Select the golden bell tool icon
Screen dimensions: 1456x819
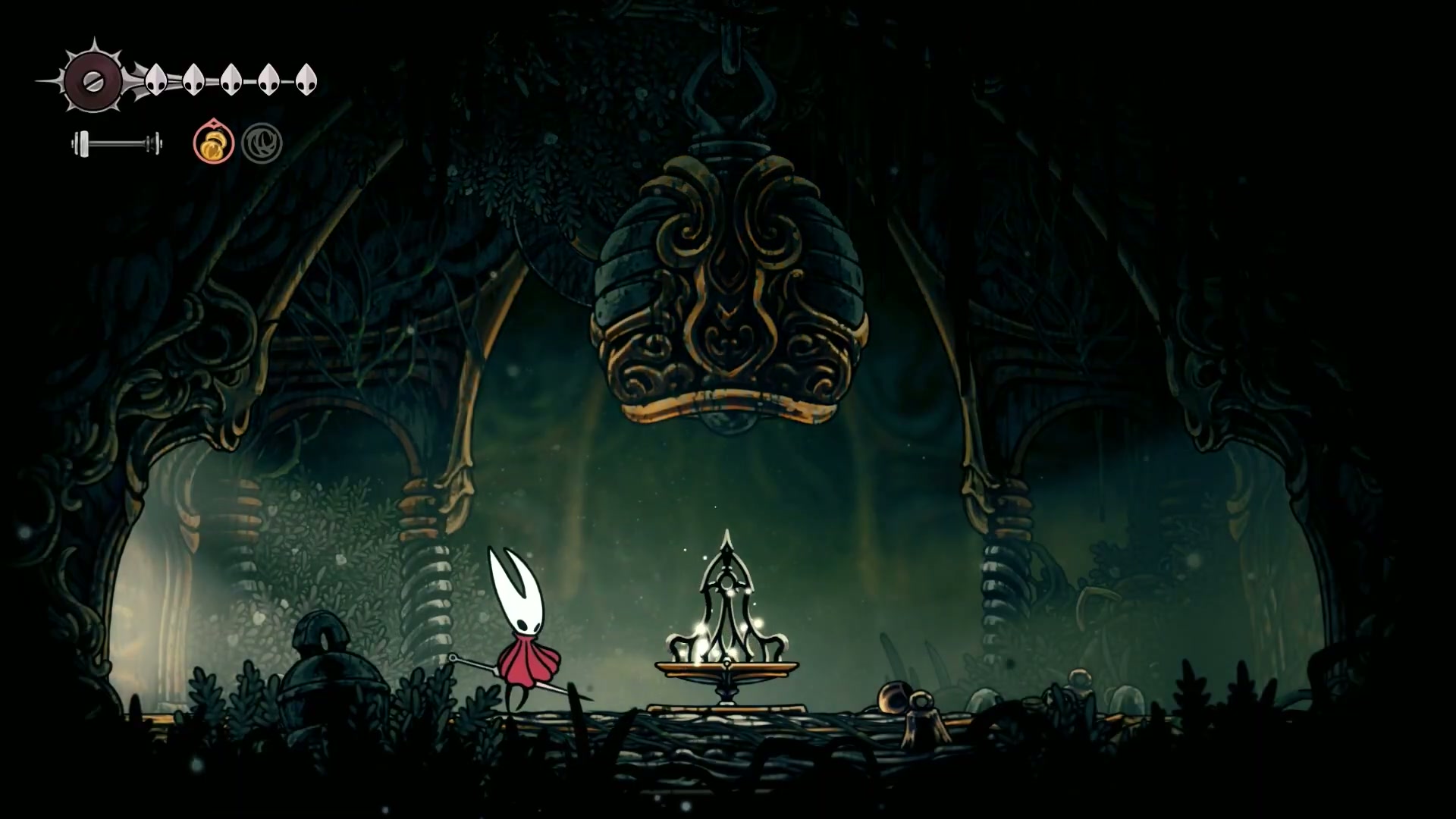(x=213, y=143)
